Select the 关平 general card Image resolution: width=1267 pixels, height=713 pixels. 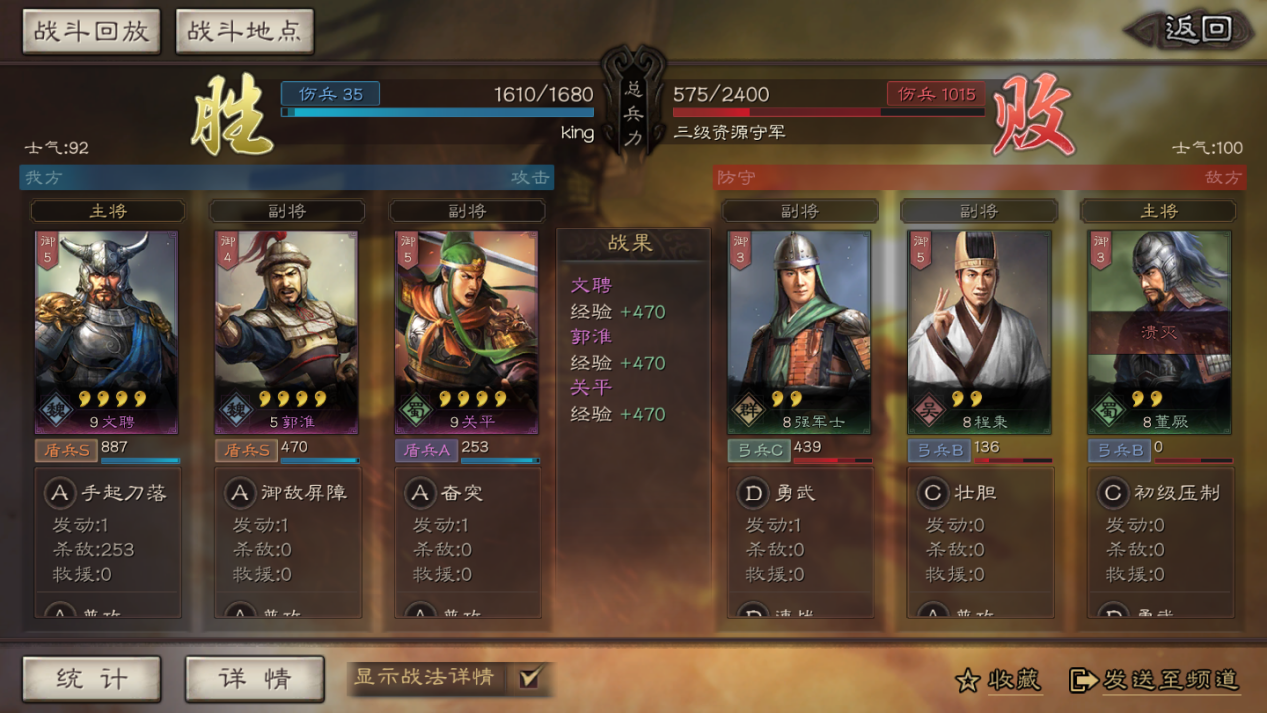point(466,332)
